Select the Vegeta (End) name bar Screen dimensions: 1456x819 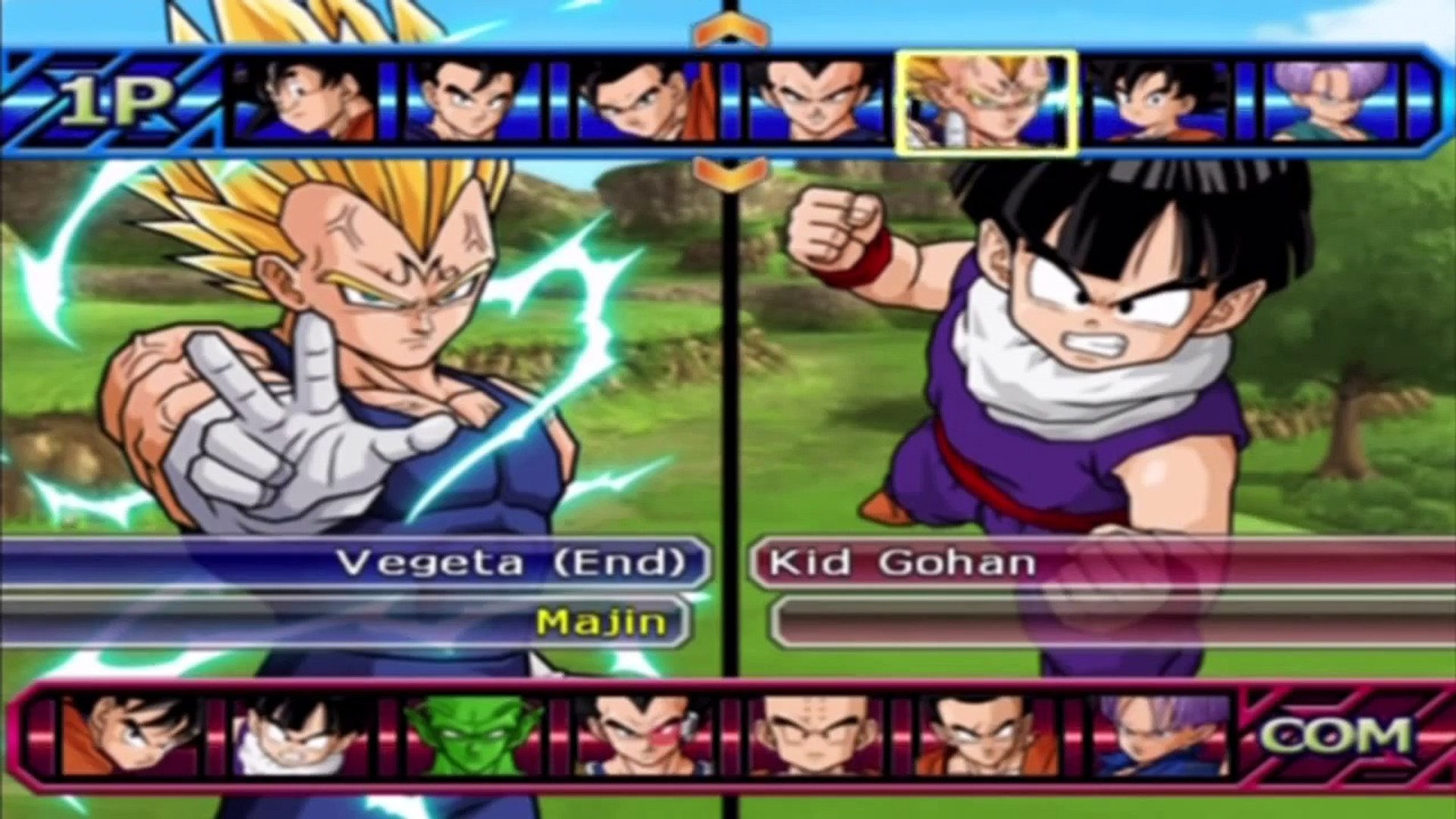(x=356, y=563)
